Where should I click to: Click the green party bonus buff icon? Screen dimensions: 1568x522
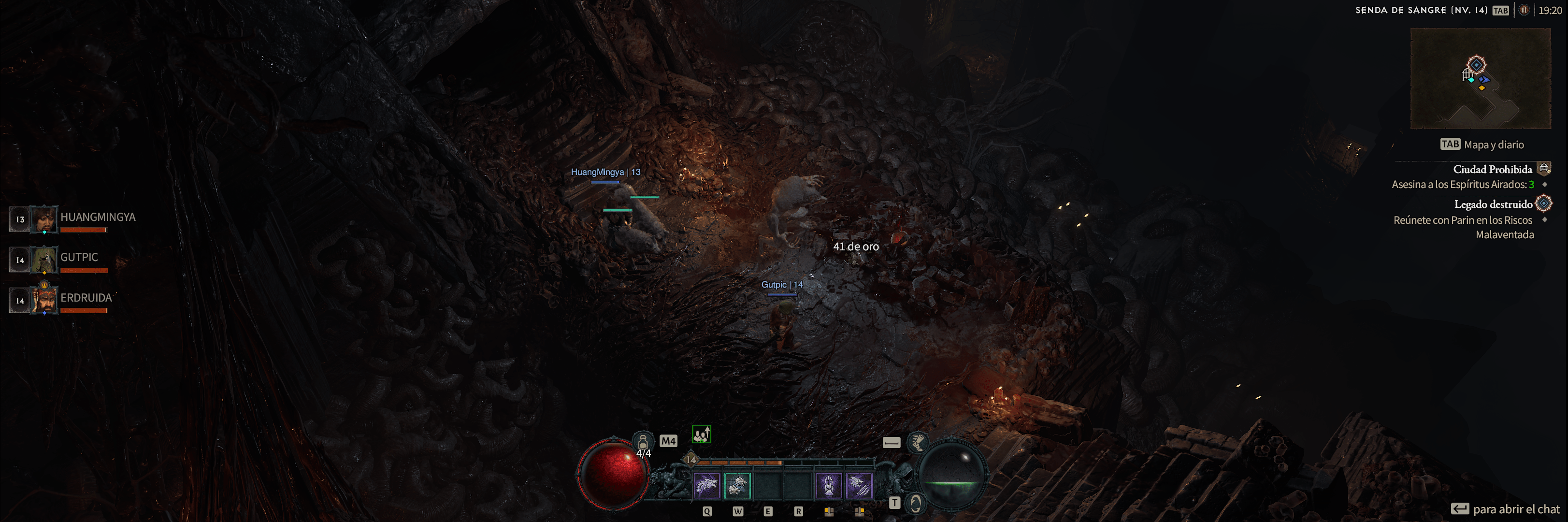(x=701, y=435)
